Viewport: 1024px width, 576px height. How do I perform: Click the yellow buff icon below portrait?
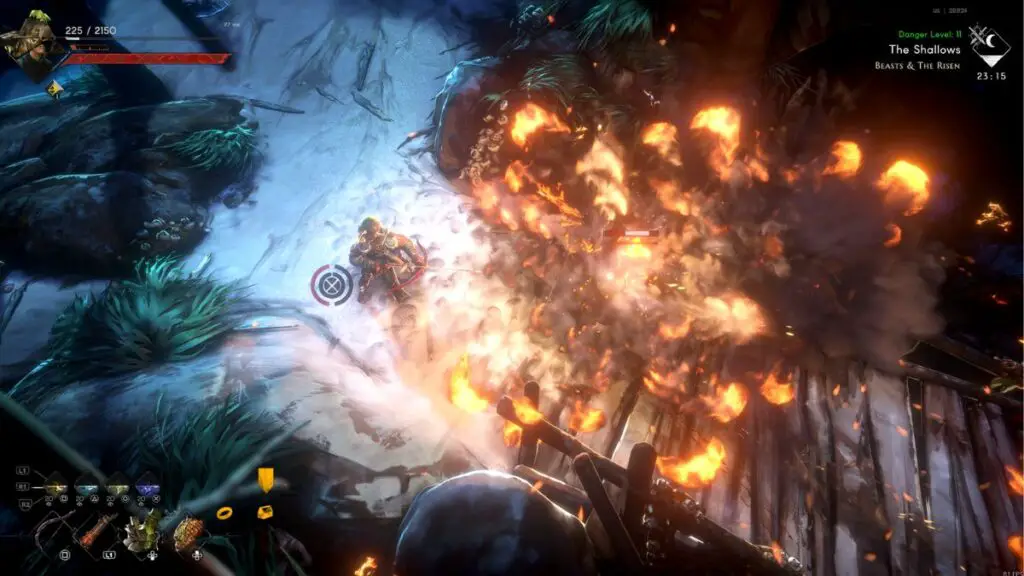coord(56,90)
